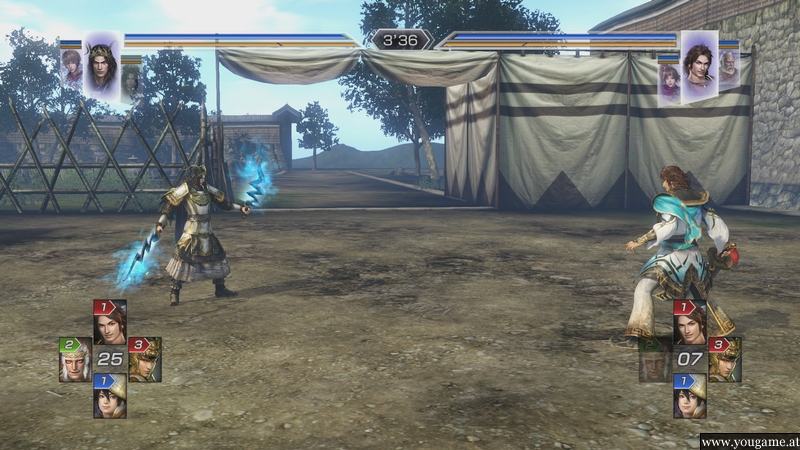This screenshot has height=450, width=800.
Task: Click the dimmed green 2 card near 07
Action: [655, 359]
